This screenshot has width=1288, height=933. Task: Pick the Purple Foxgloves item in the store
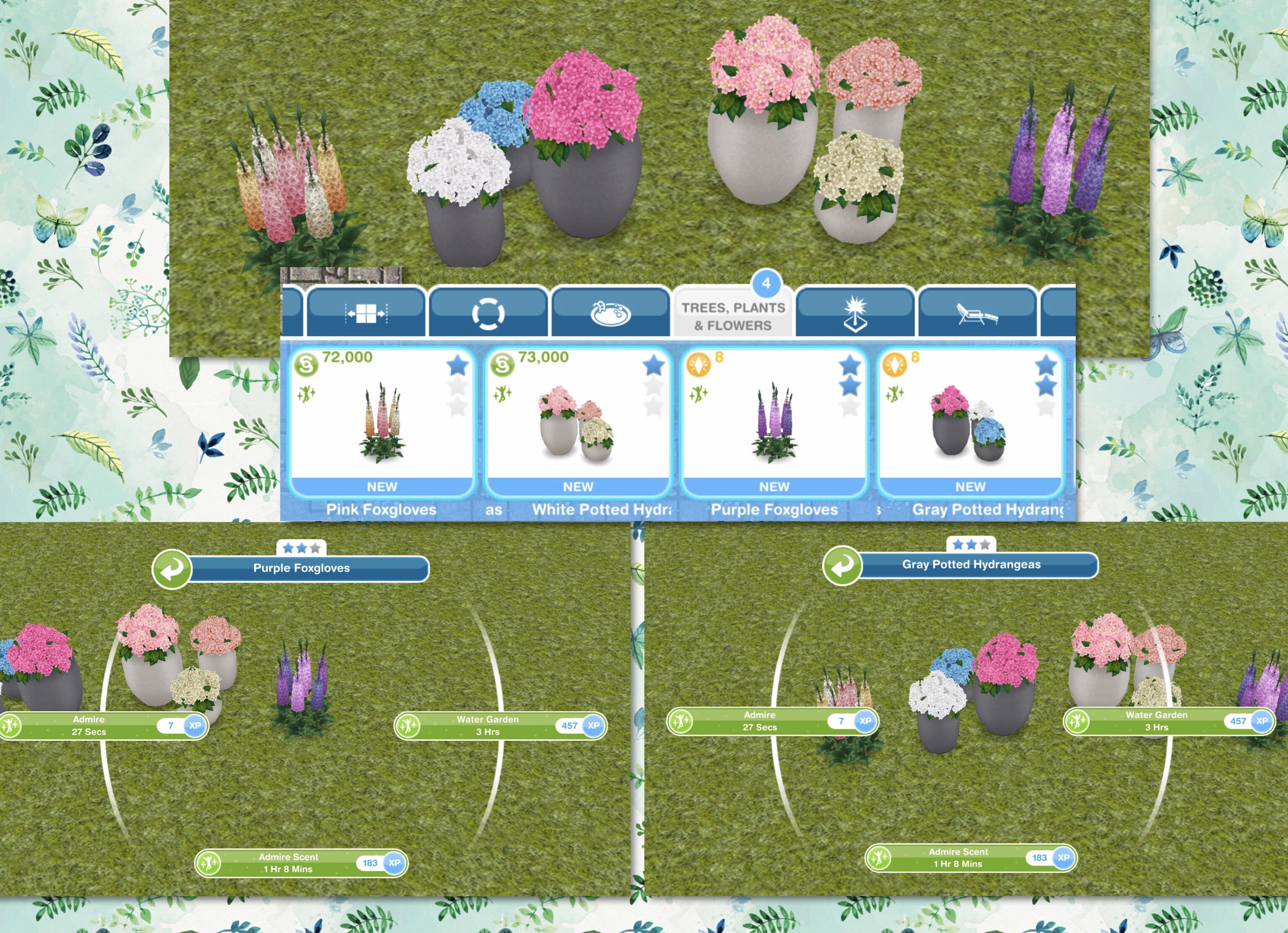tap(774, 422)
